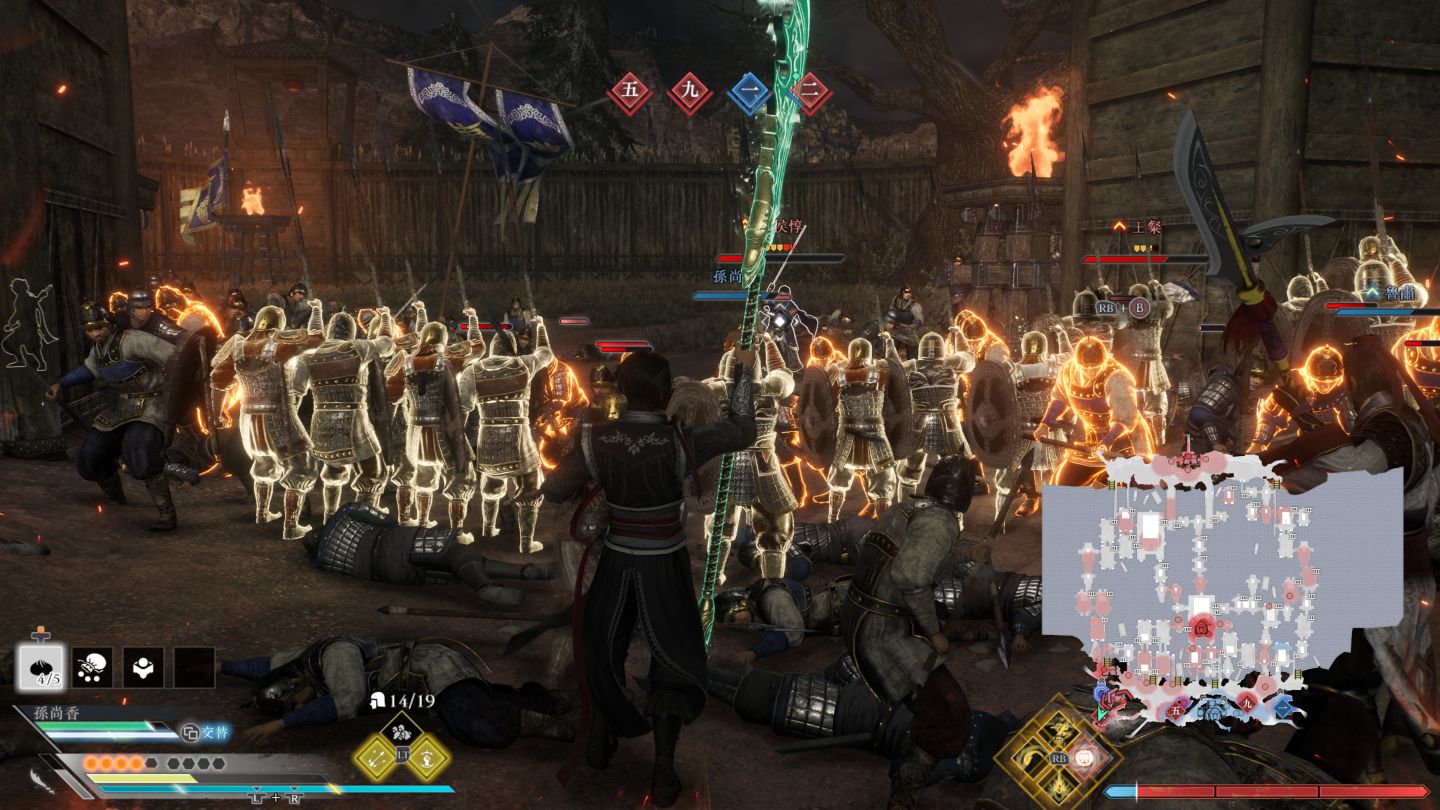Select the red 二 base marker at top
Viewport: 1440px width, 810px height.
tap(811, 93)
